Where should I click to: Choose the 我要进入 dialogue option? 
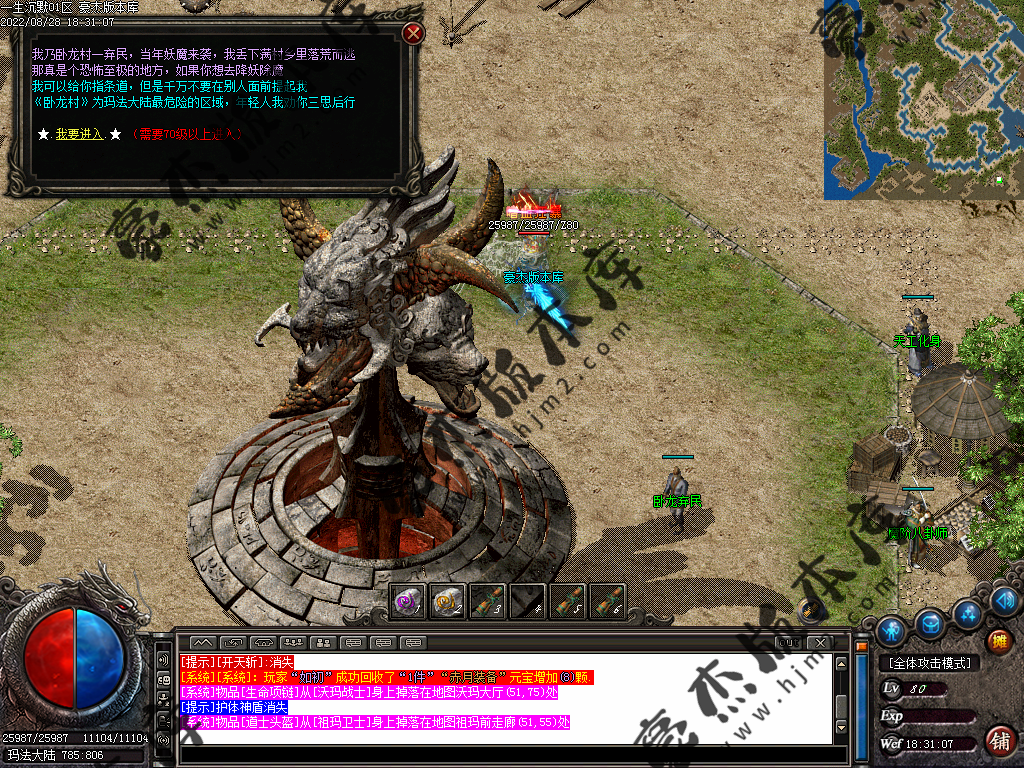click(79, 134)
